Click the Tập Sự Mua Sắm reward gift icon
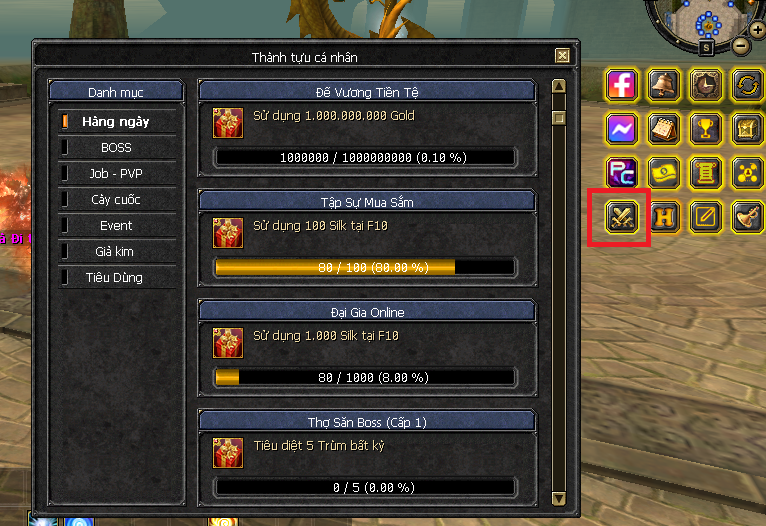Viewport: 766px width, 526px height. pyautogui.click(x=227, y=232)
